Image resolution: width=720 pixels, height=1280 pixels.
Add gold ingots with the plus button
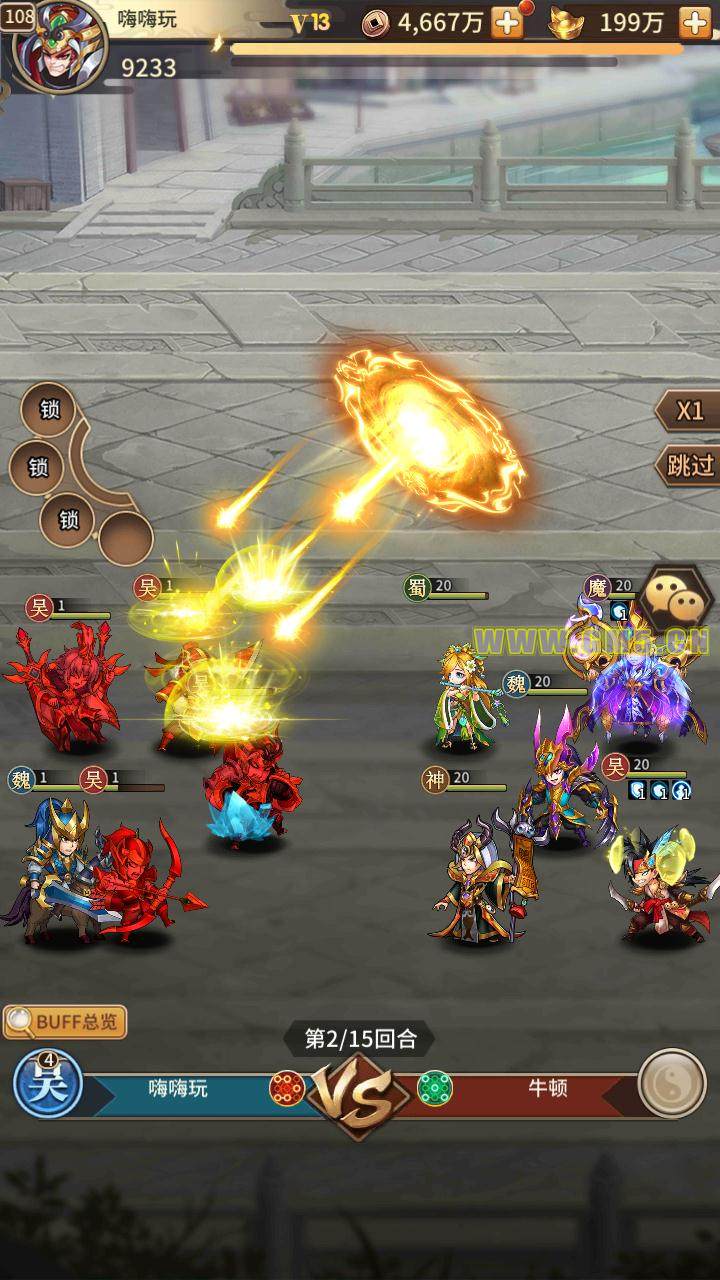pyautogui.click(x=694, y=23)
